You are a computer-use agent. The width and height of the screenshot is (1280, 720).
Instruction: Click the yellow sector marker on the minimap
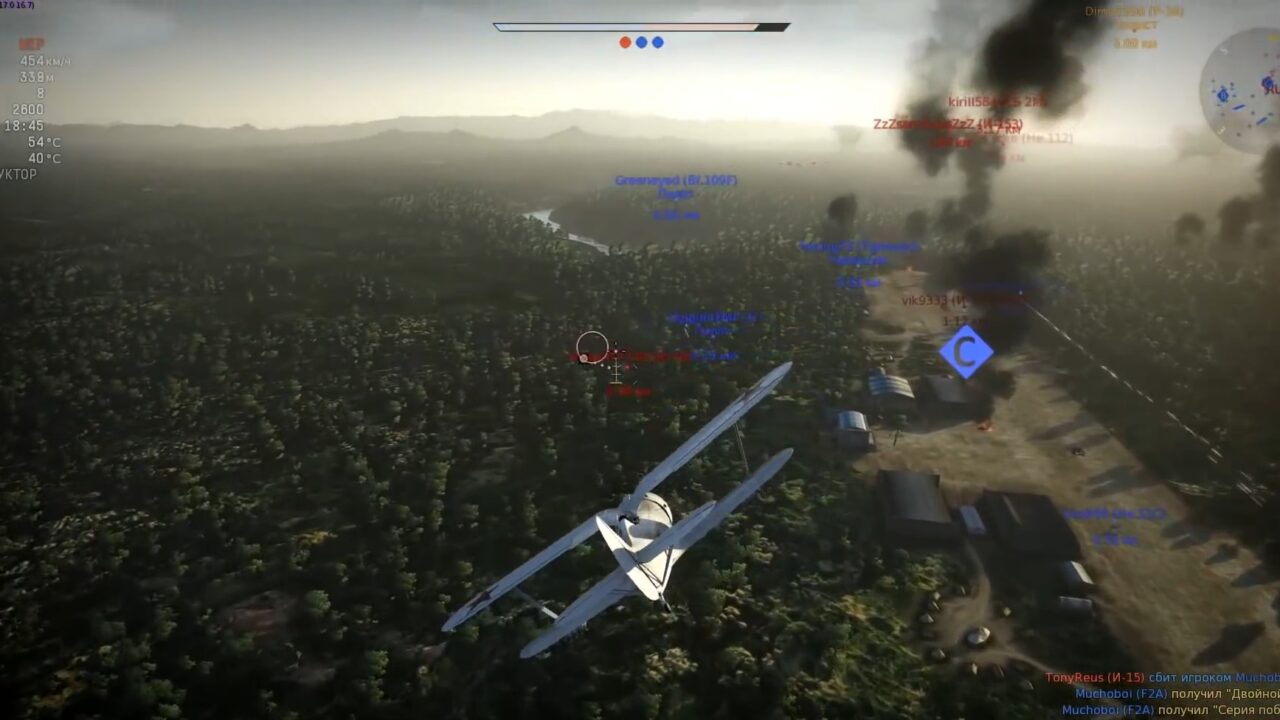1271,37
